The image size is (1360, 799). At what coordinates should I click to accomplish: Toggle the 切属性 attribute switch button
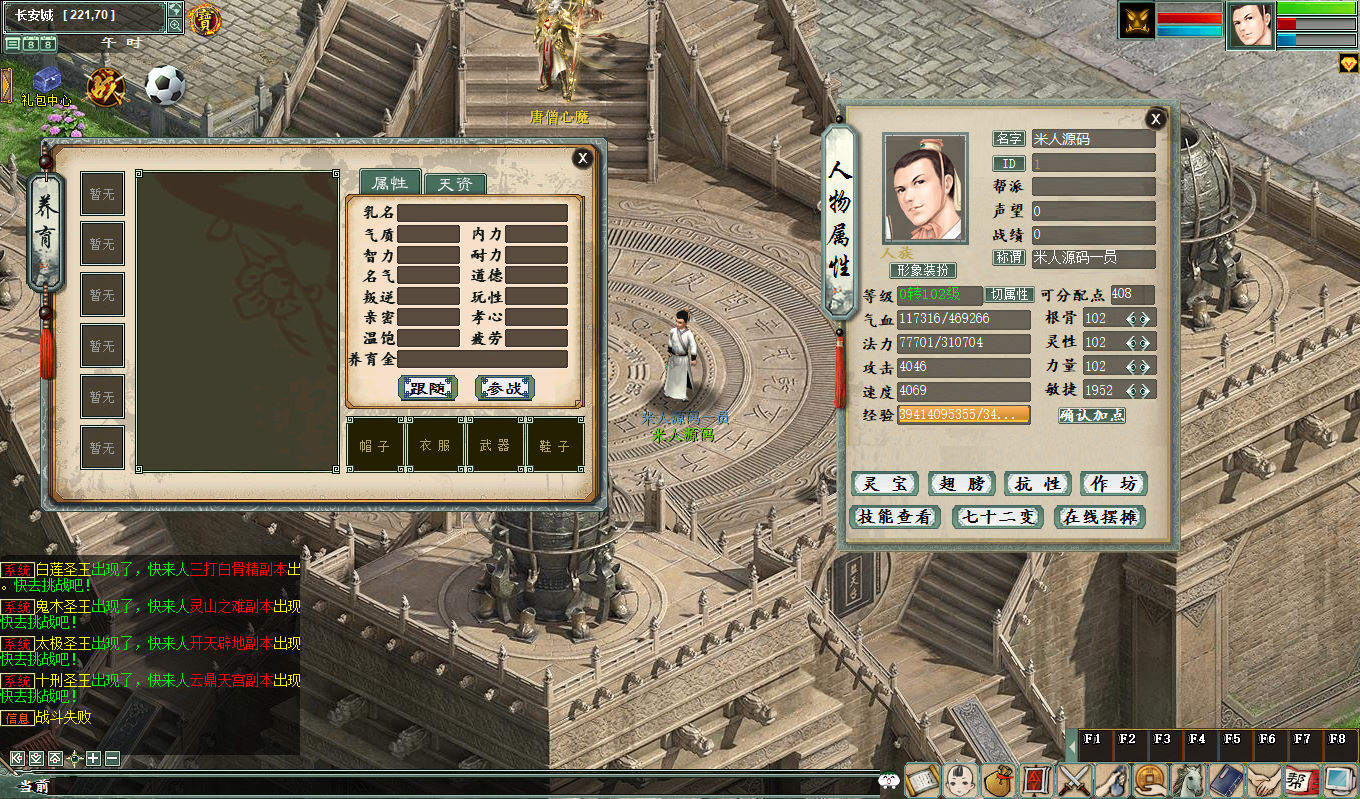[1009, 295]
